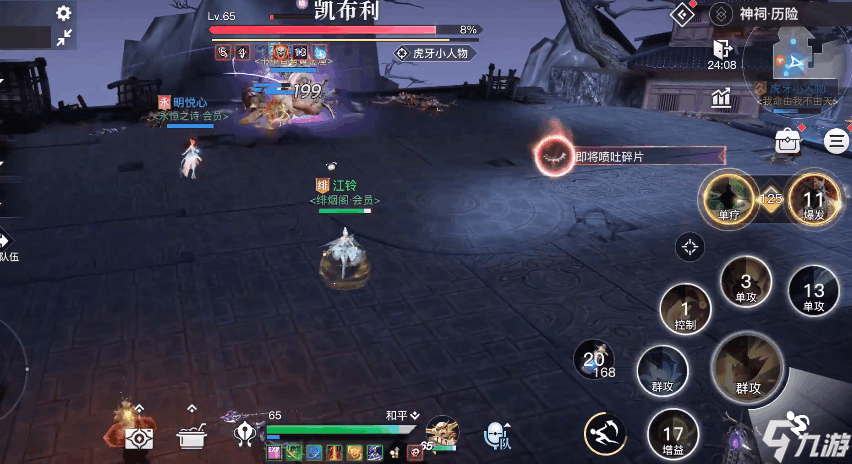Tap the crosshair target-lock button
The height and width of the screenshot is (464, 852).
[x=690, y=246]
